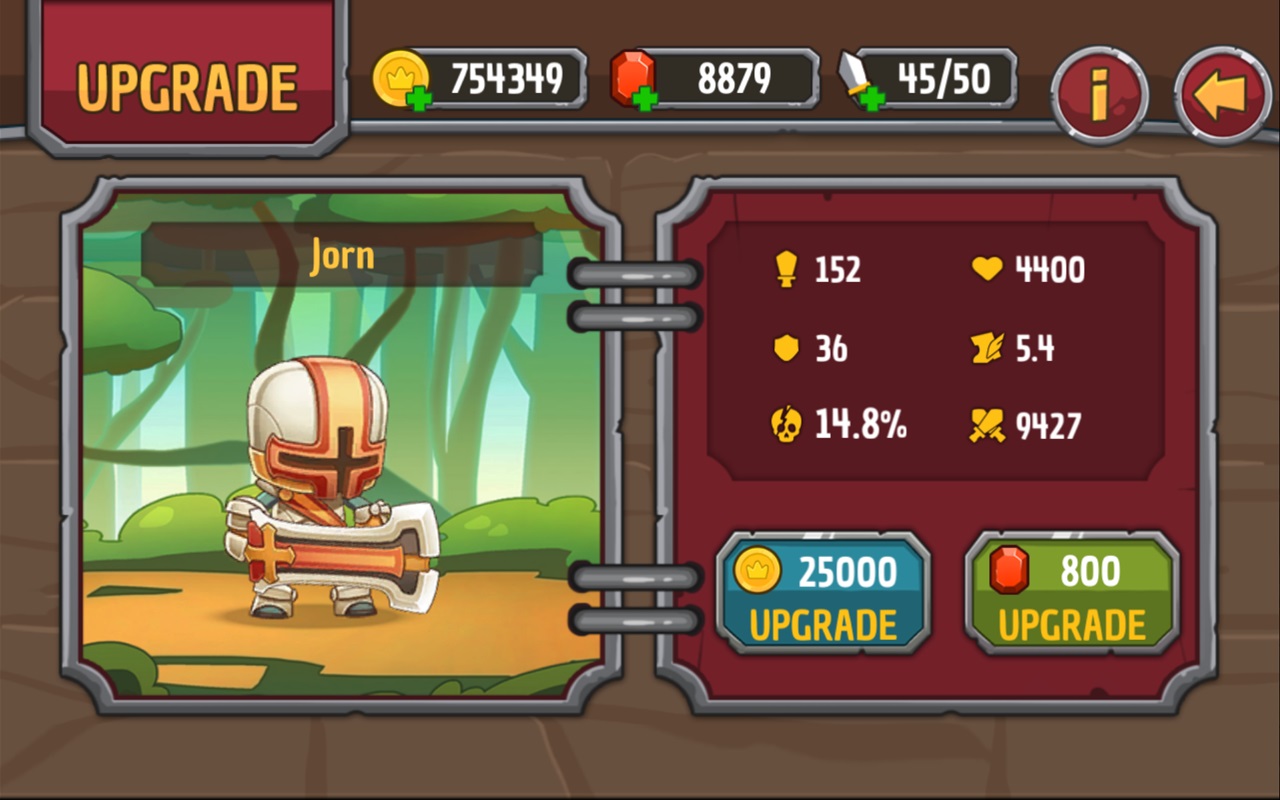Upgrade Jorn for 25000 coins
The width and height of the screenshot is (1280, 800).
pyautogui.click(x=823, y=592)
